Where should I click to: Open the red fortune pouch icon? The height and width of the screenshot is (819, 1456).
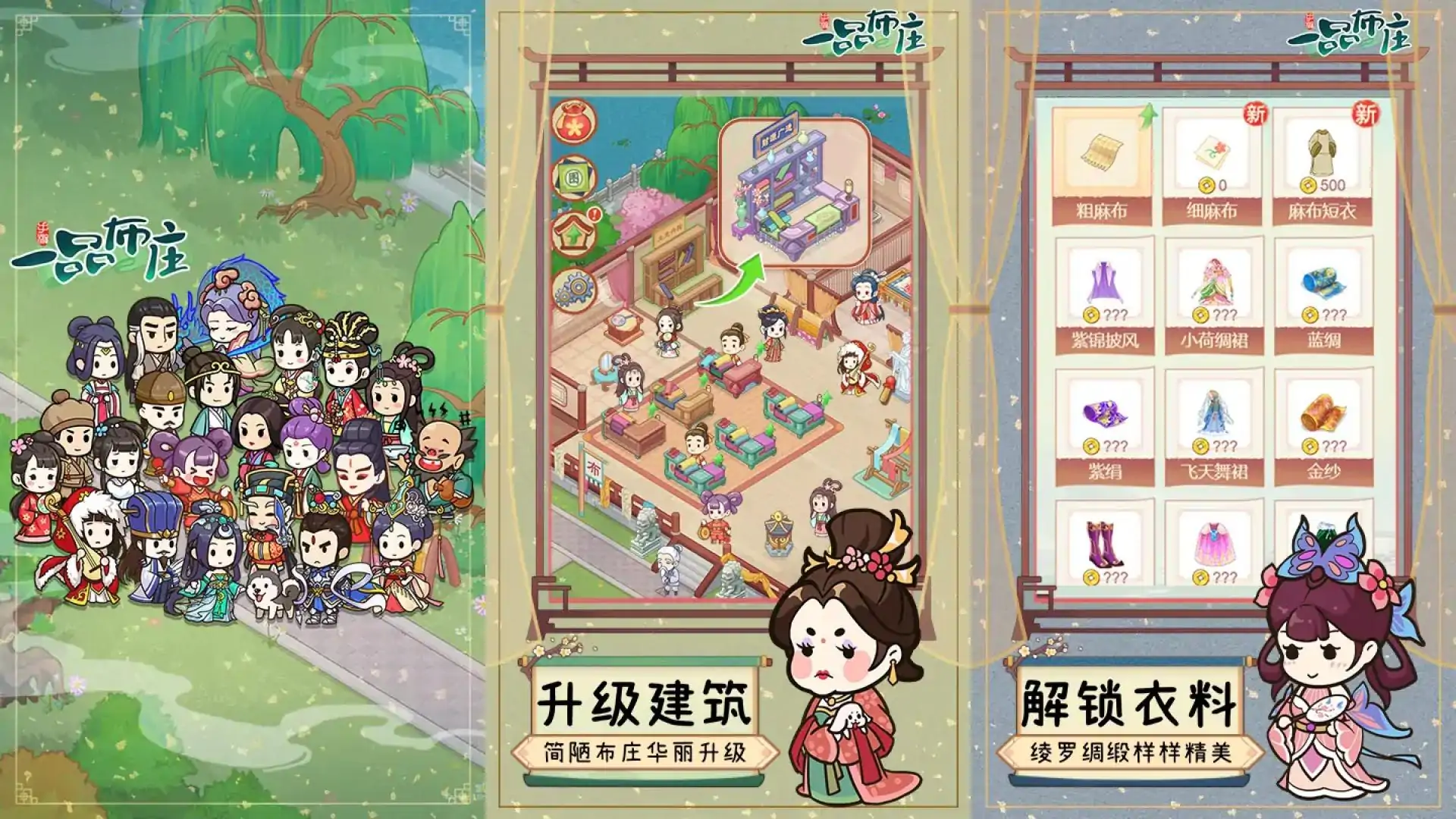pos(574,125)
